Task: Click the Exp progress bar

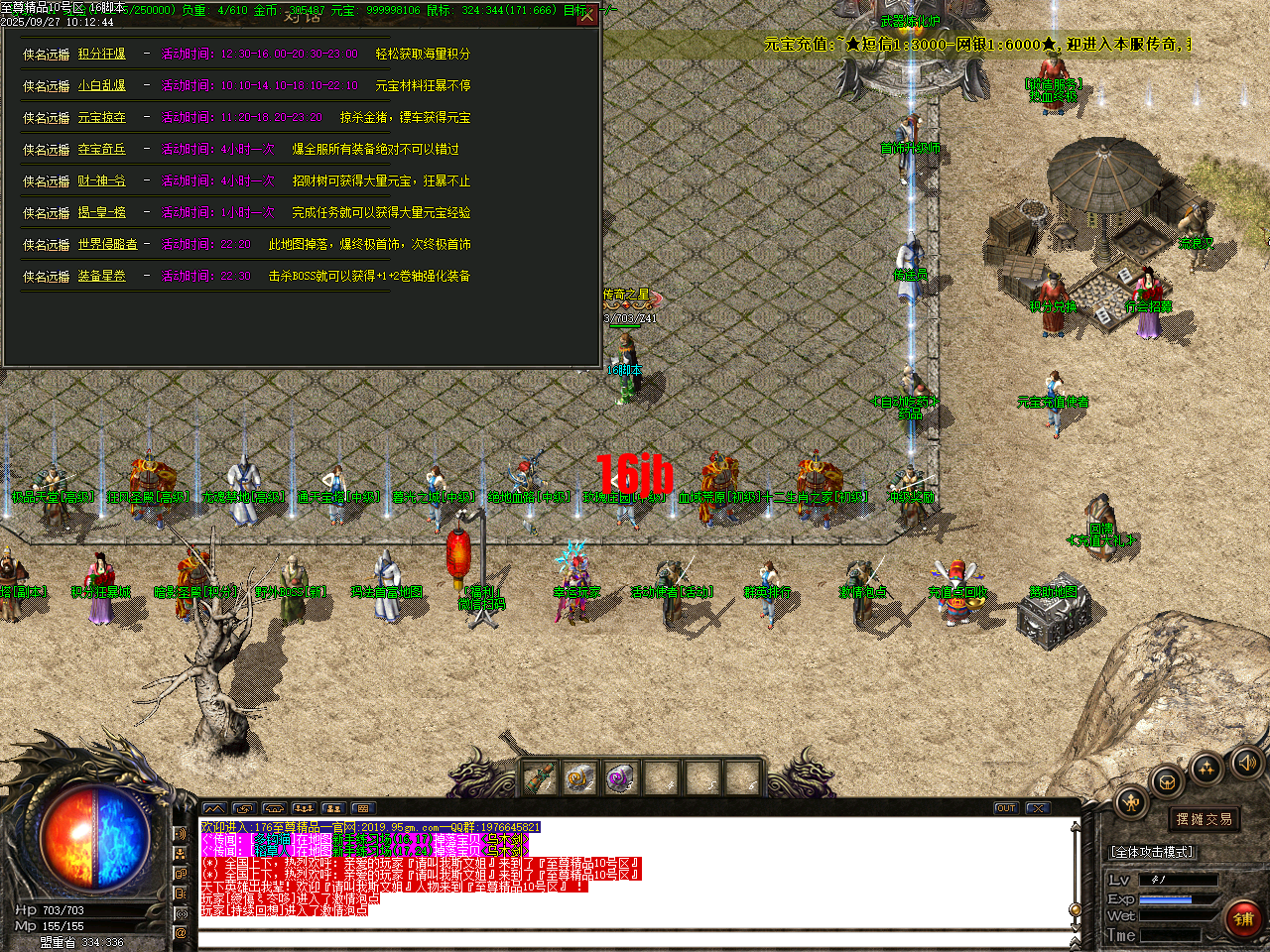Action: pos(1166,899)
